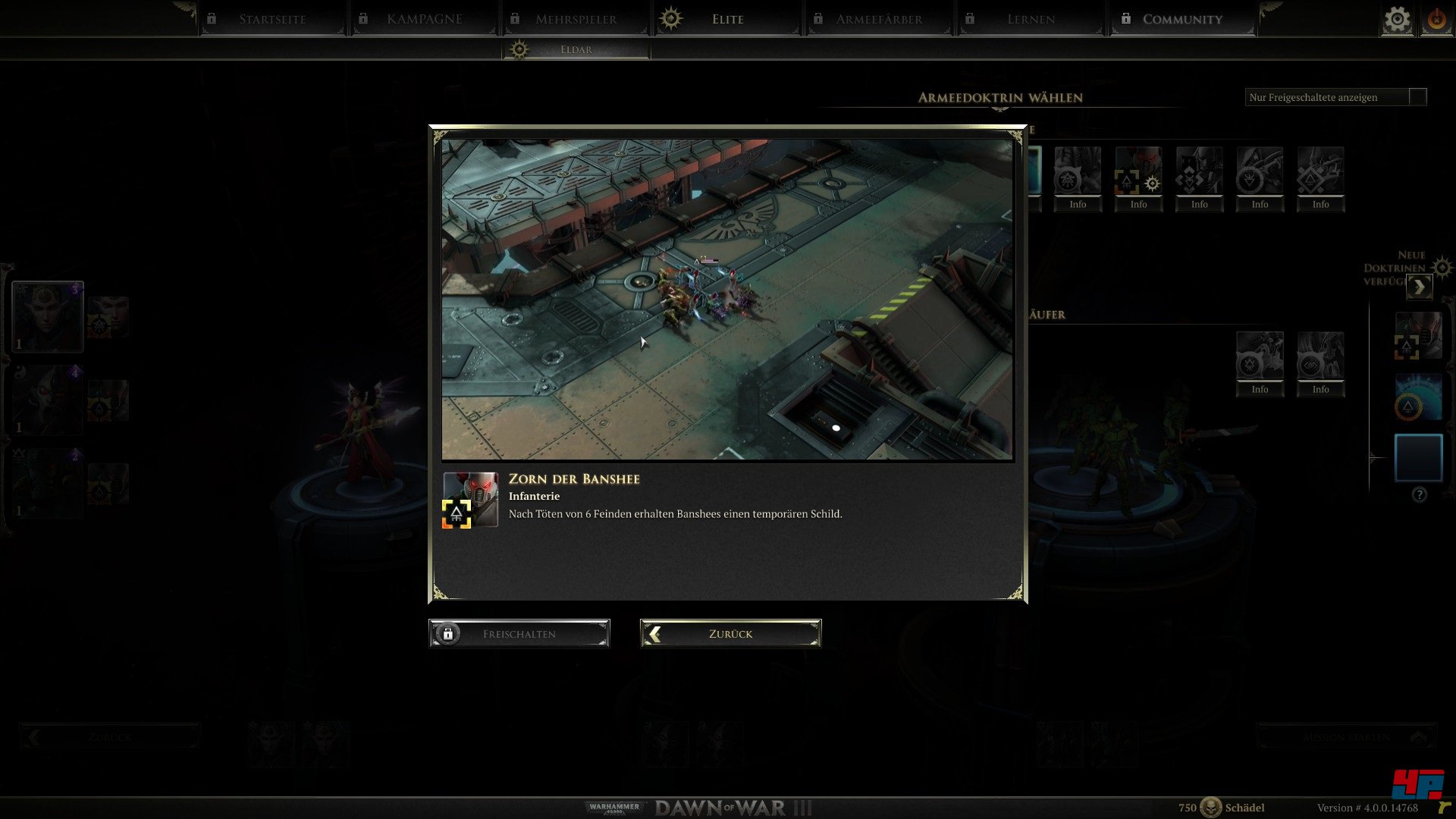Click the Mission Starten button
1456x819 pixels.
pyautogui.click(x=1346, y=737)
